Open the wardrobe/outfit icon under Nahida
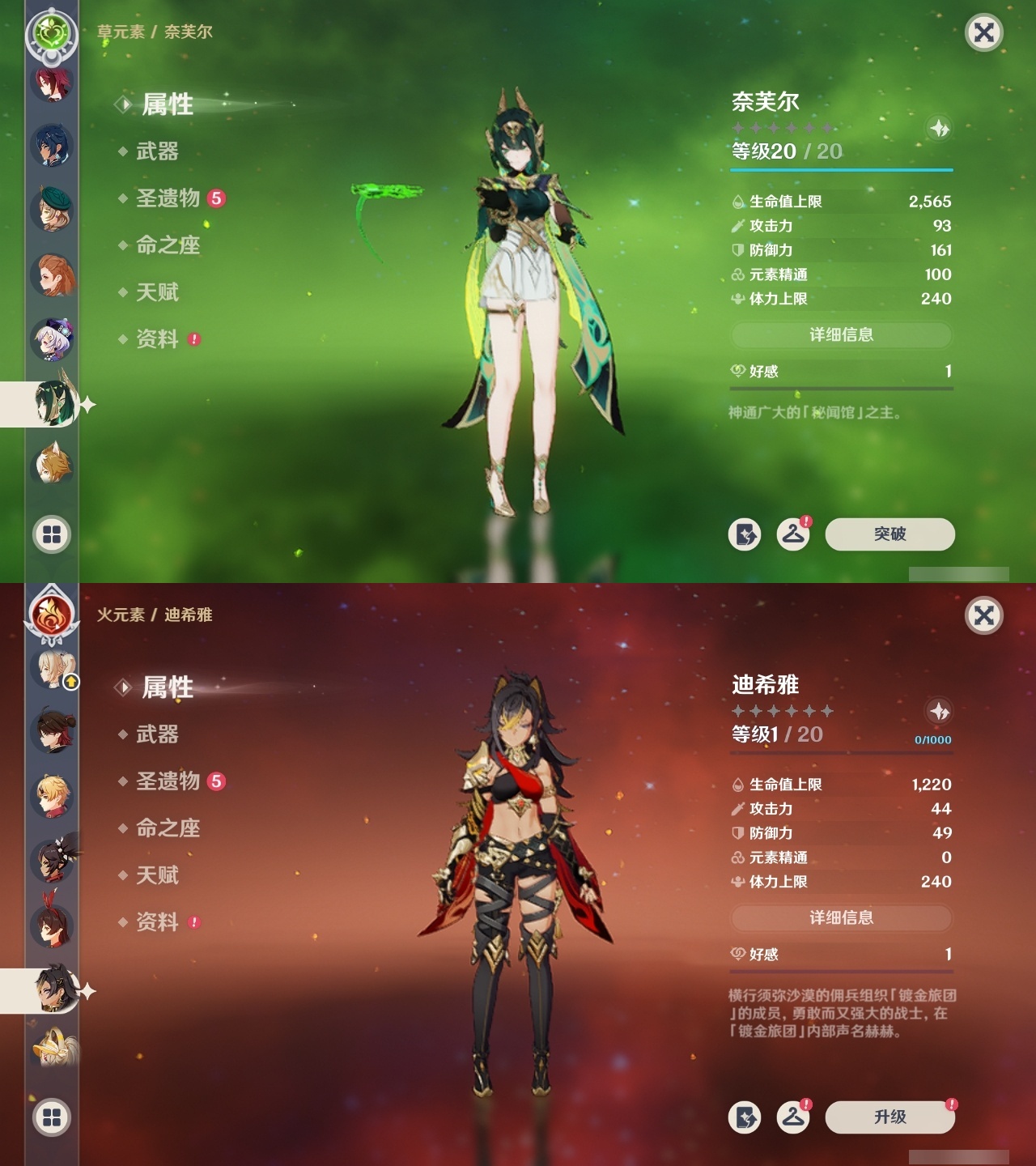The width and height of the screenshot is (1036, 1166). [x=794, y=534]
